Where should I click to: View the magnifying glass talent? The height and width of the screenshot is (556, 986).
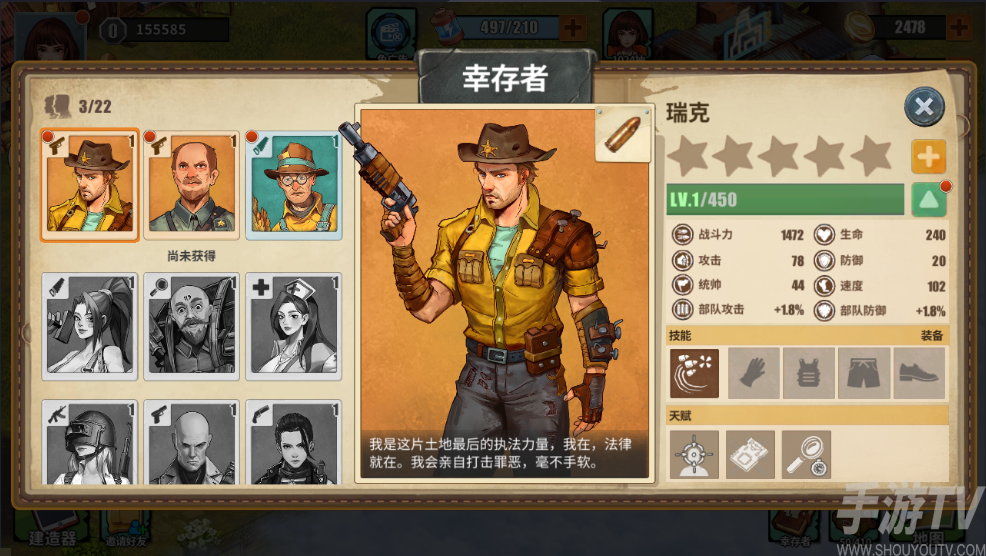point(806,455)
